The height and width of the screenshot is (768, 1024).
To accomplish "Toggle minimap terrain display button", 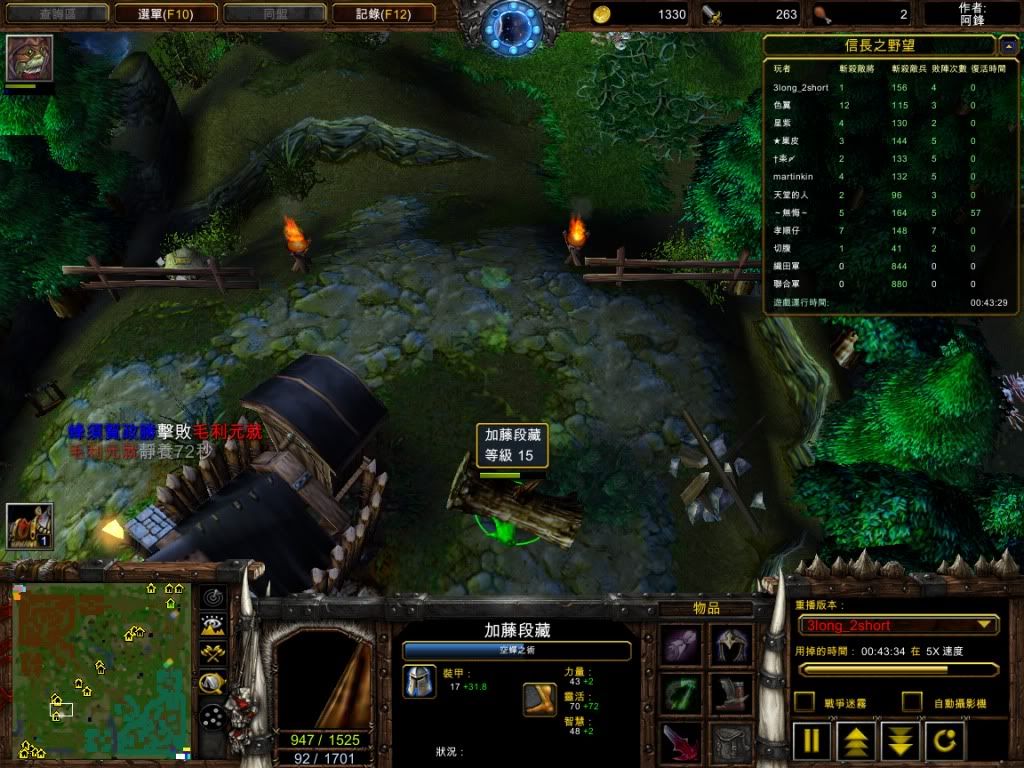I will pos(212,626).
